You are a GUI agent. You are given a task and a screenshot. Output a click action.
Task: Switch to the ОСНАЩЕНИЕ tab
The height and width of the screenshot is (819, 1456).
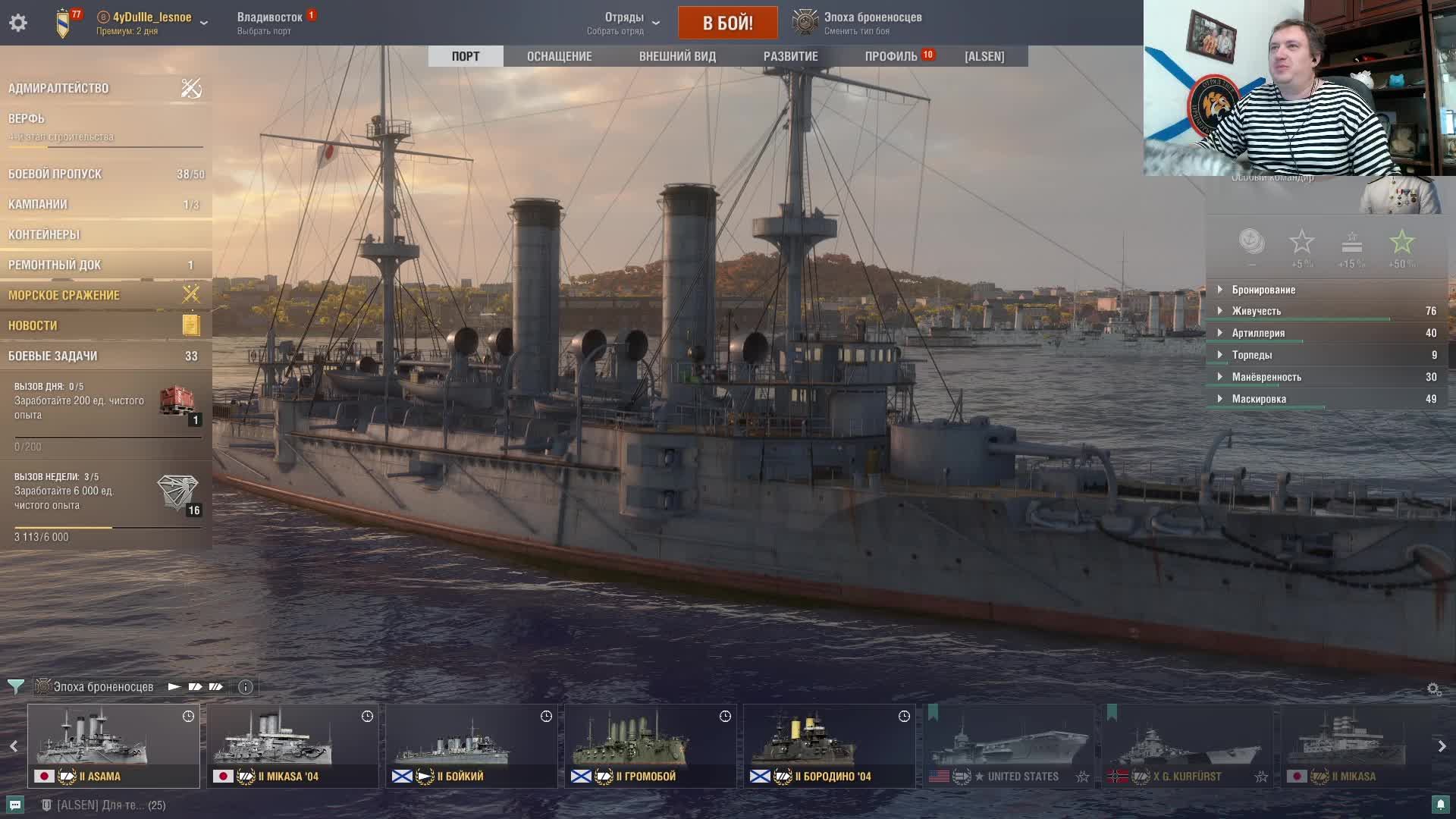pos(559,56)
